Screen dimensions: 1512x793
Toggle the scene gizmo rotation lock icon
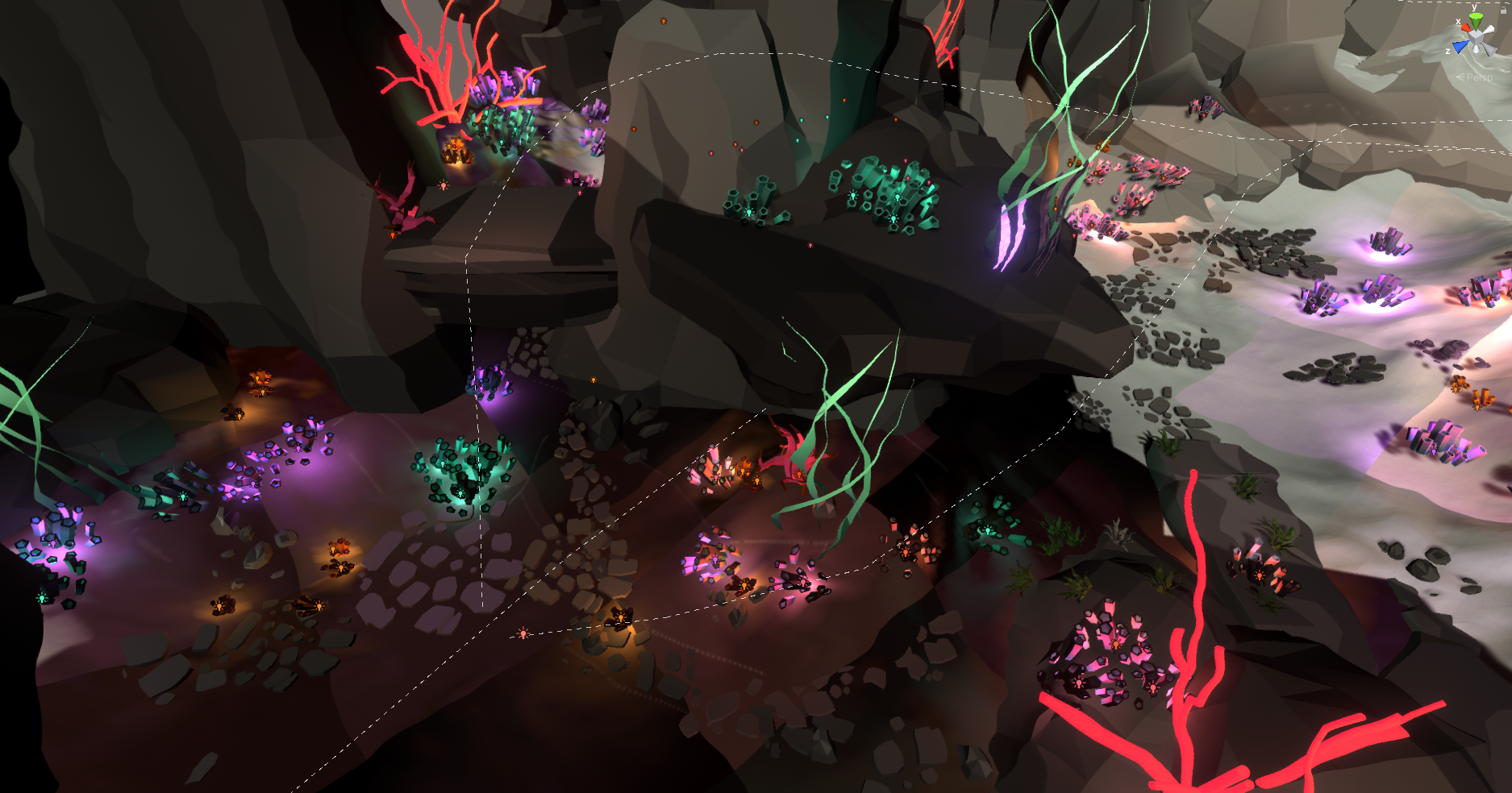pyautogui.click(x=1502, y=10)
